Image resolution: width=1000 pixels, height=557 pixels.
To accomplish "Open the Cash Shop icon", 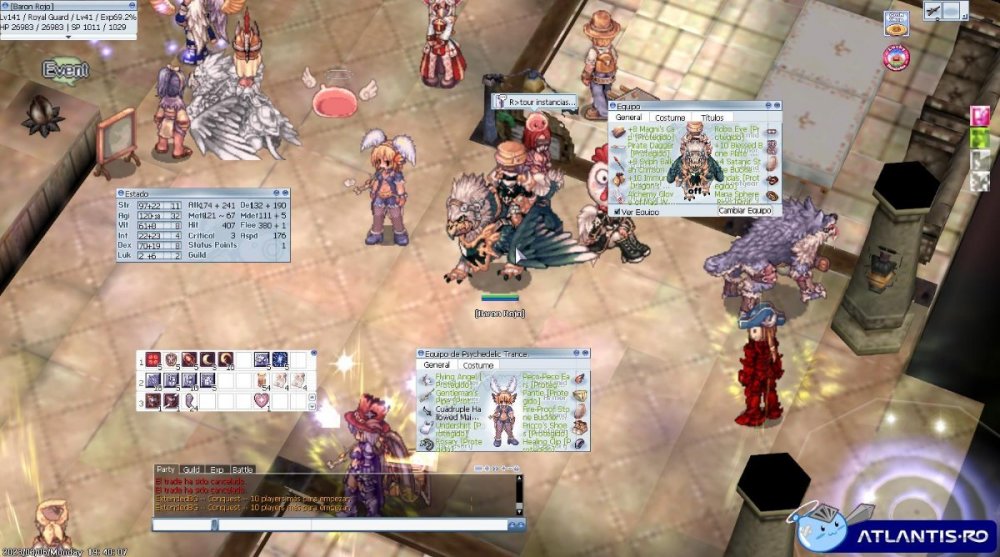I will pyautogui.click(x=896, y=24).
